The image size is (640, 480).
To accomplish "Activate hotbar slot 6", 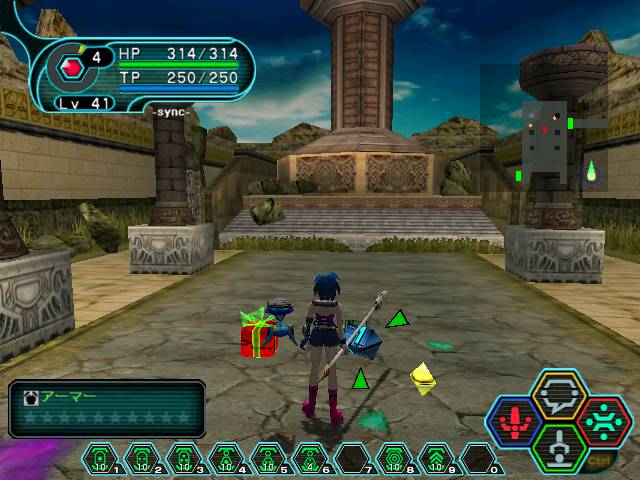I will tap(310, 459).
